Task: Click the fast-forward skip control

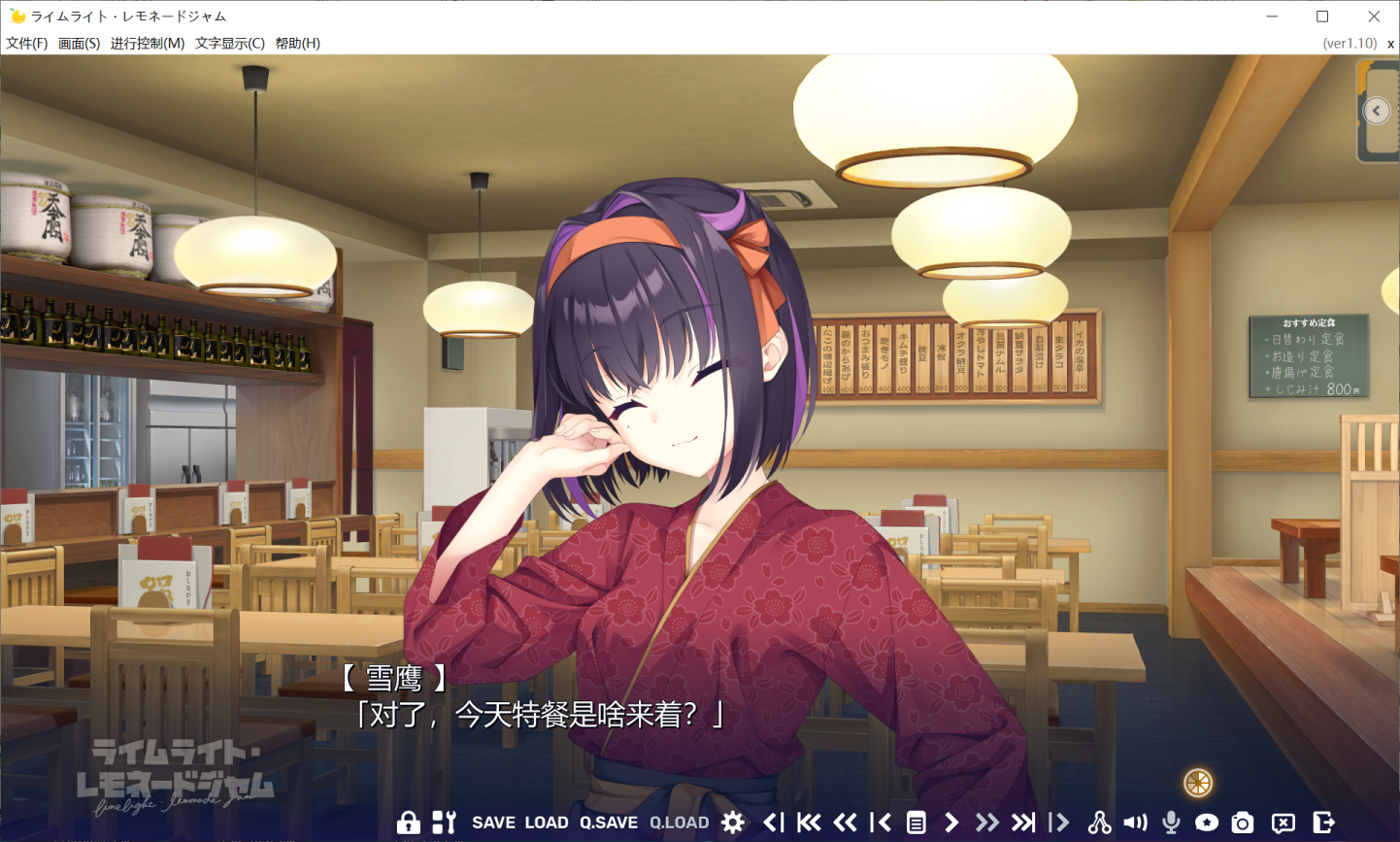Action: tap(987, 823)
